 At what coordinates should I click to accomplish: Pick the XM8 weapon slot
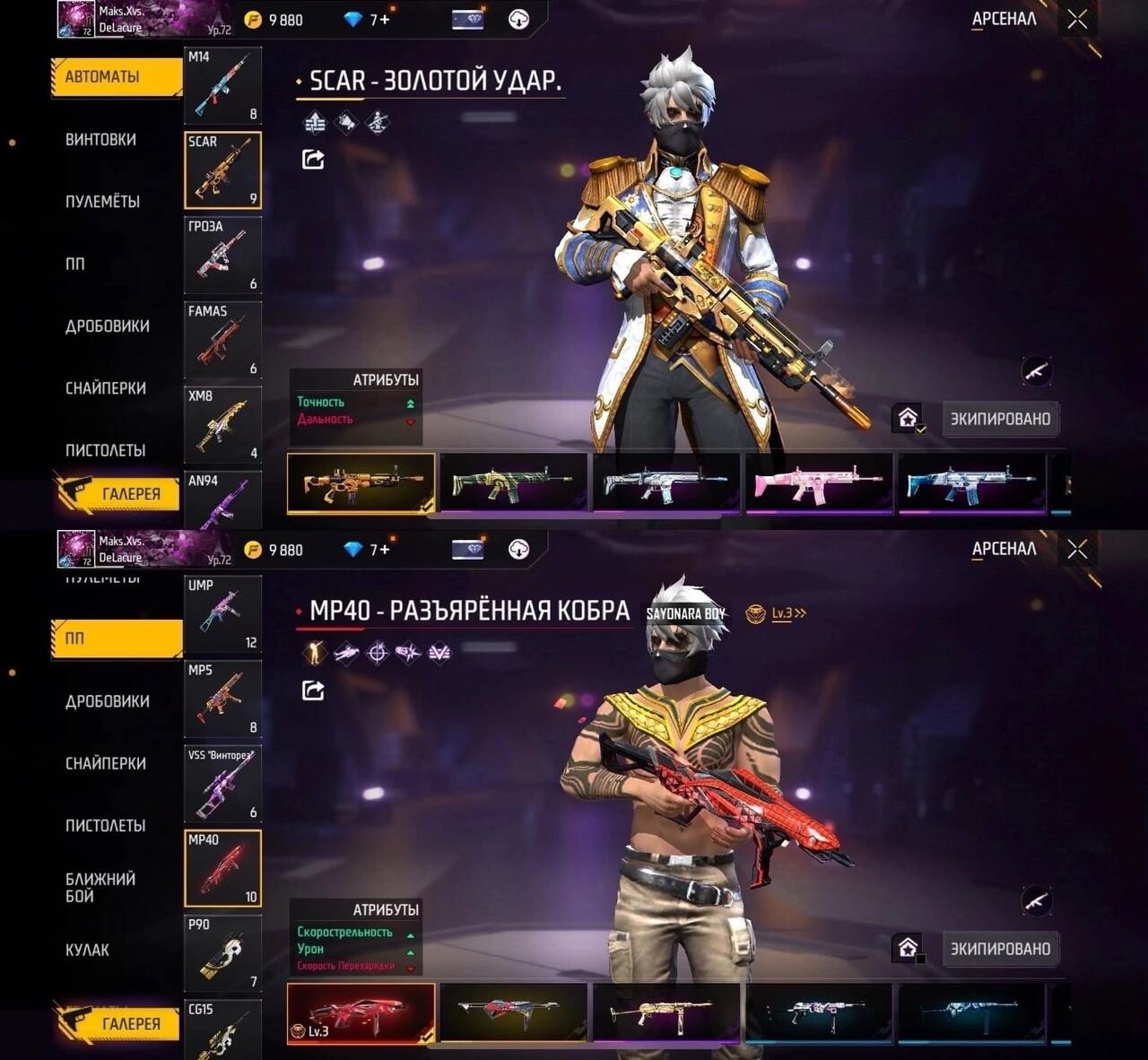[222, 425]
